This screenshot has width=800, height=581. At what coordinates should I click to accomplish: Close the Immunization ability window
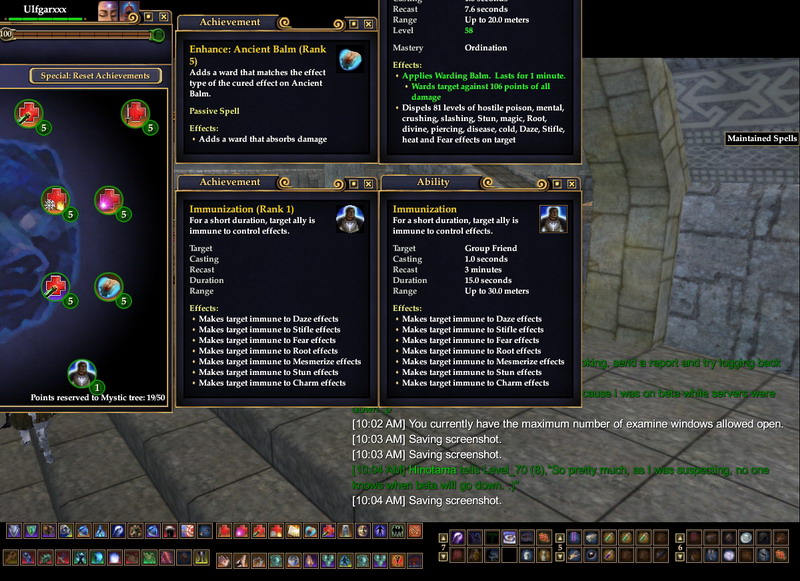[x=571, y=184]
